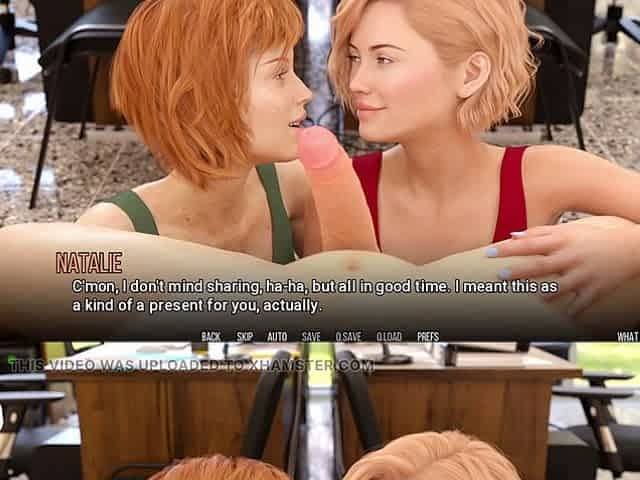Activate Skip to fast-forward dialogue

(245, 337)
